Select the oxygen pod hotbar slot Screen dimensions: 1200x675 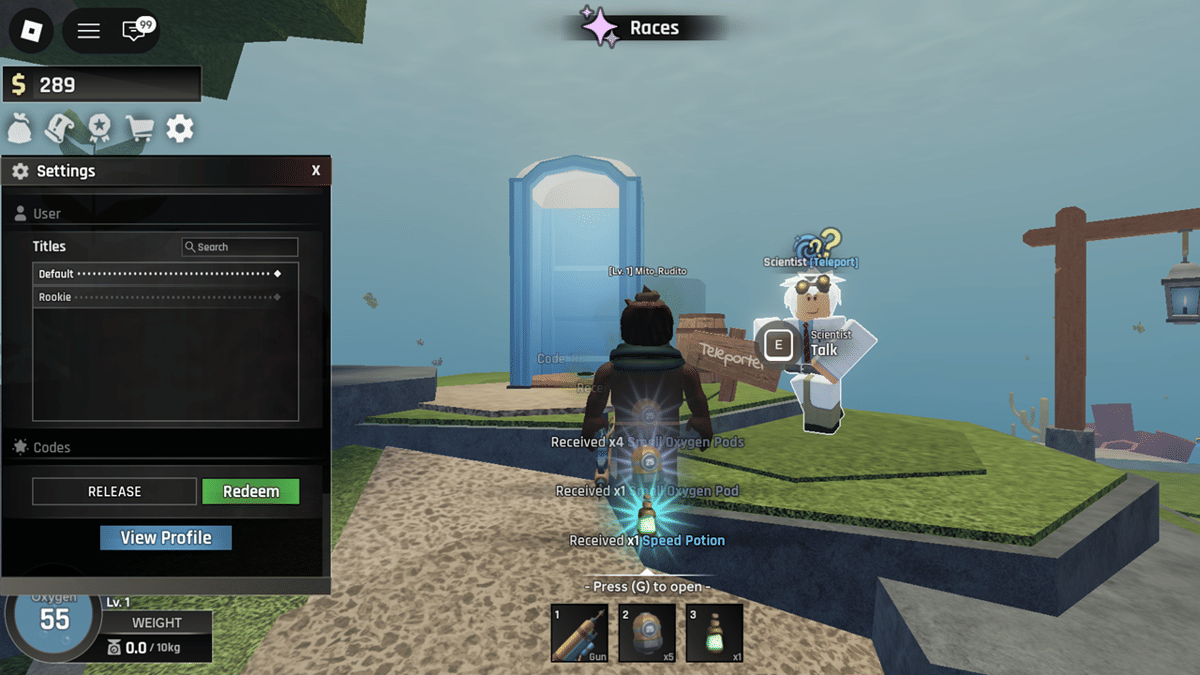pyautogui.click(x=647, y=633)
